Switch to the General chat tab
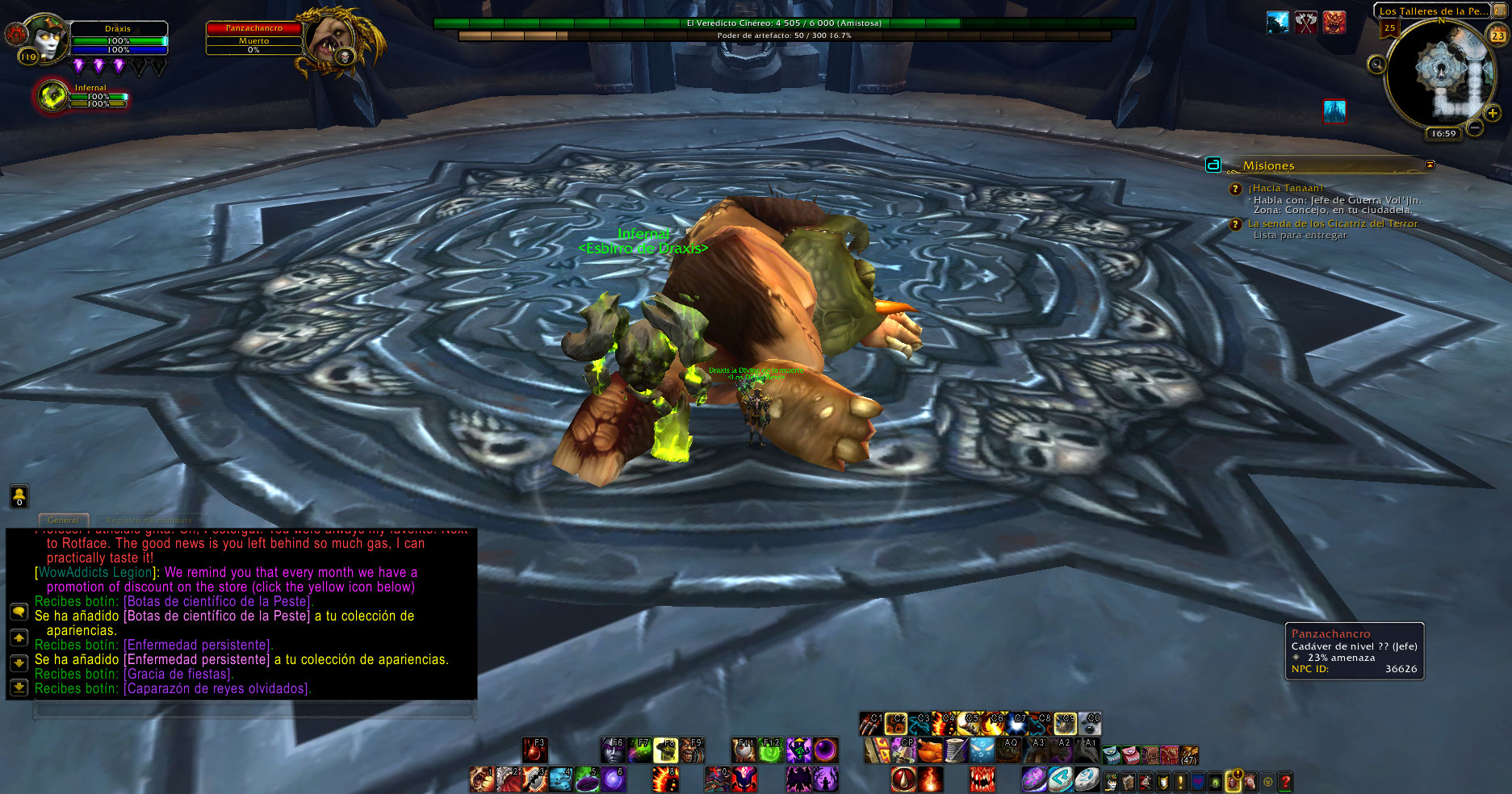Viewport: 1512px width, 794px height. pyautogui.click(x=63, y=520)
